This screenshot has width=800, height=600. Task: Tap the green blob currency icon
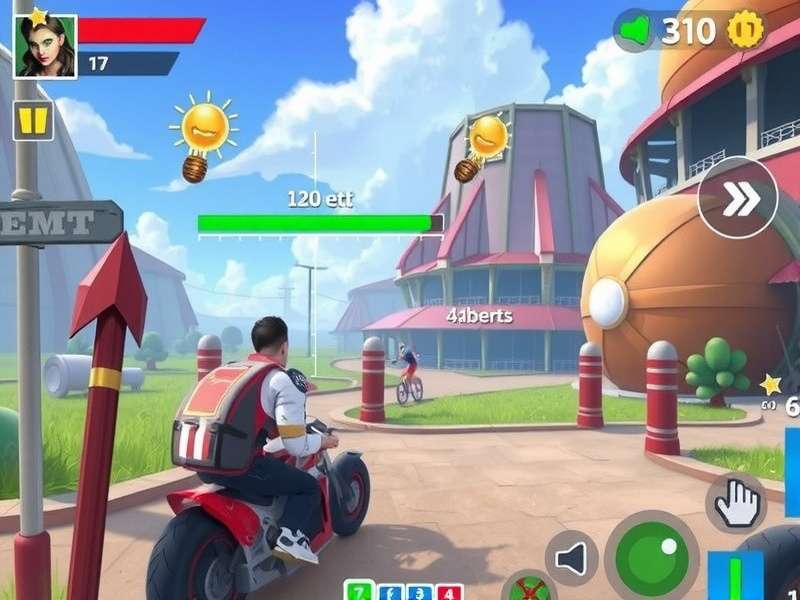tap(635, 31)
